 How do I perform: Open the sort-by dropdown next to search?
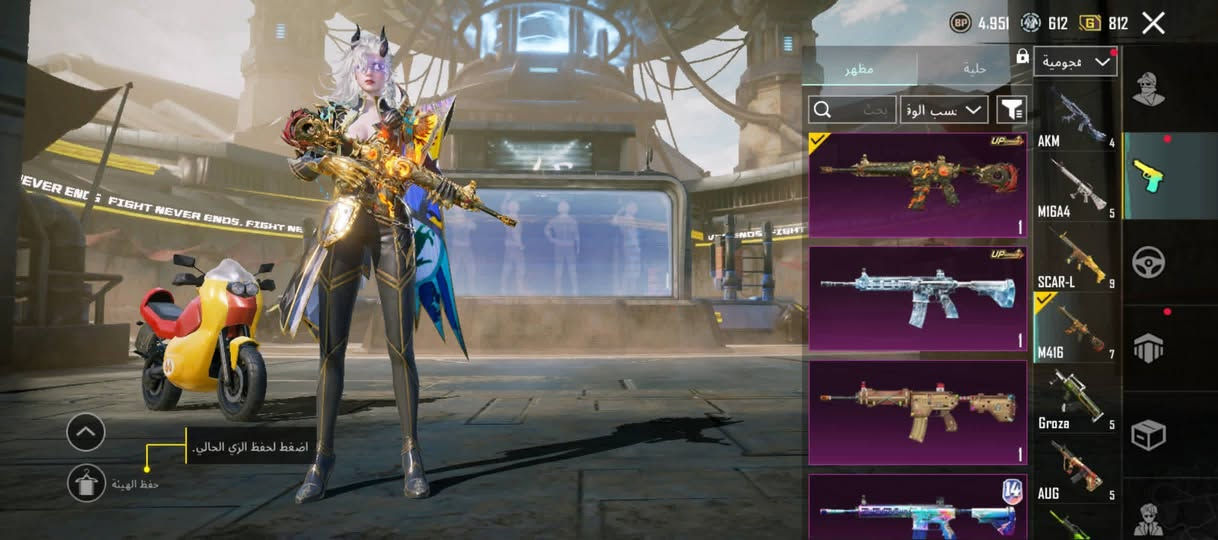(x=944, y=109)
